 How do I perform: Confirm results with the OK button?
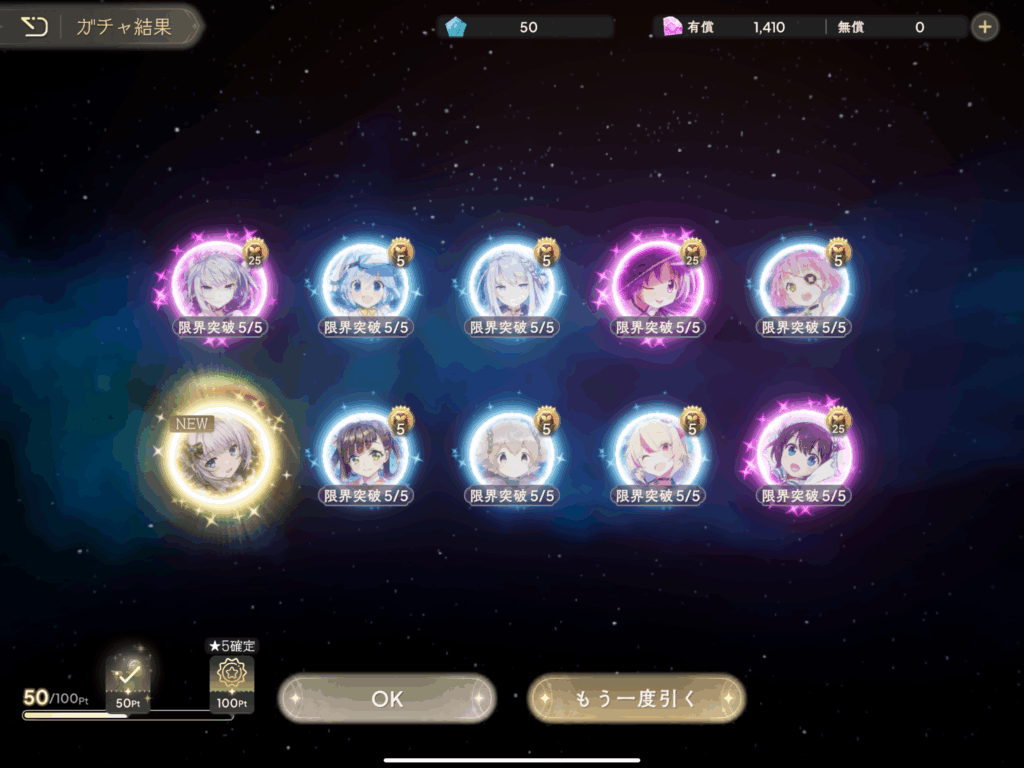387,698
